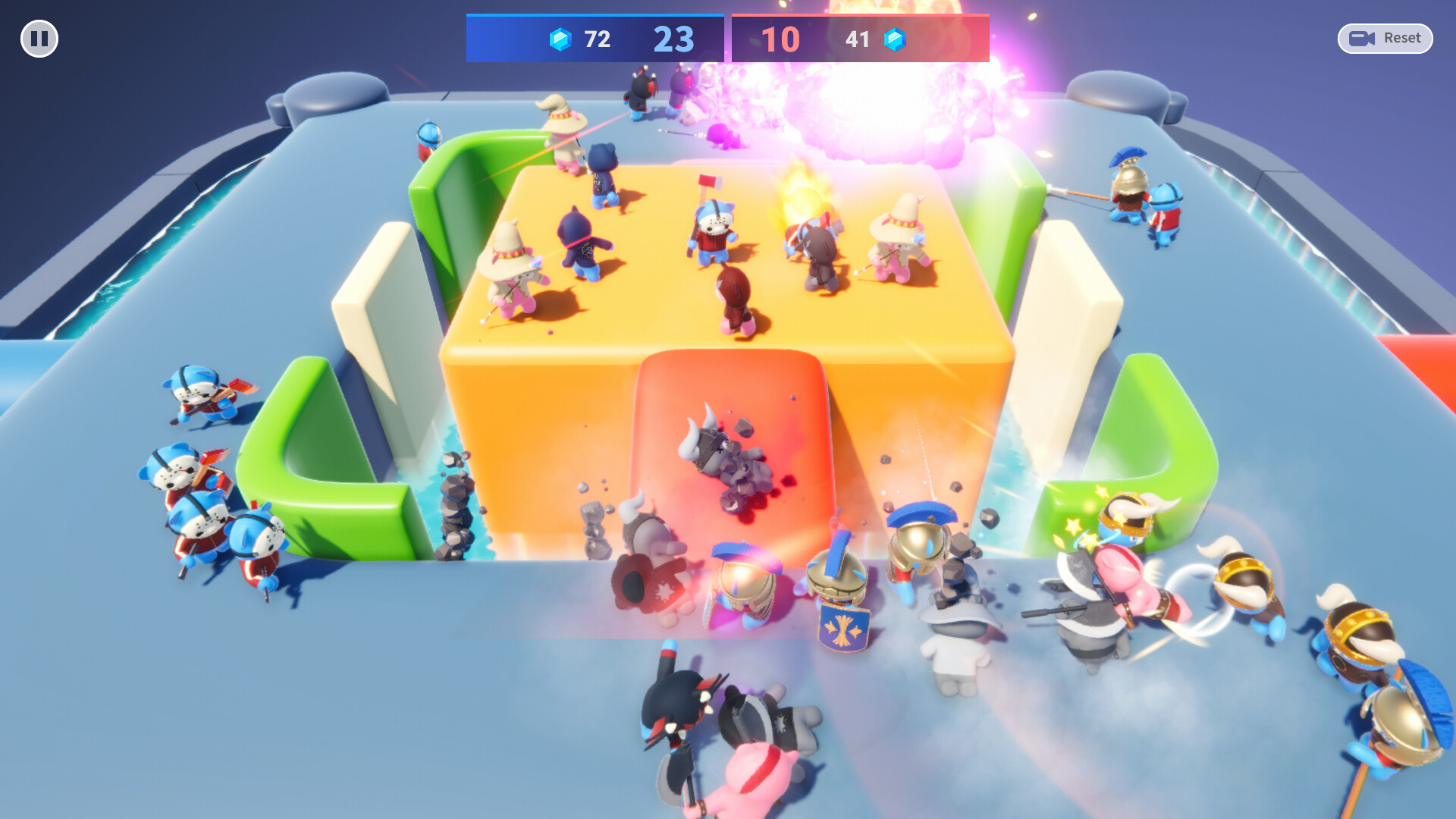Select the blue team gem icon

tap(559, 39)
